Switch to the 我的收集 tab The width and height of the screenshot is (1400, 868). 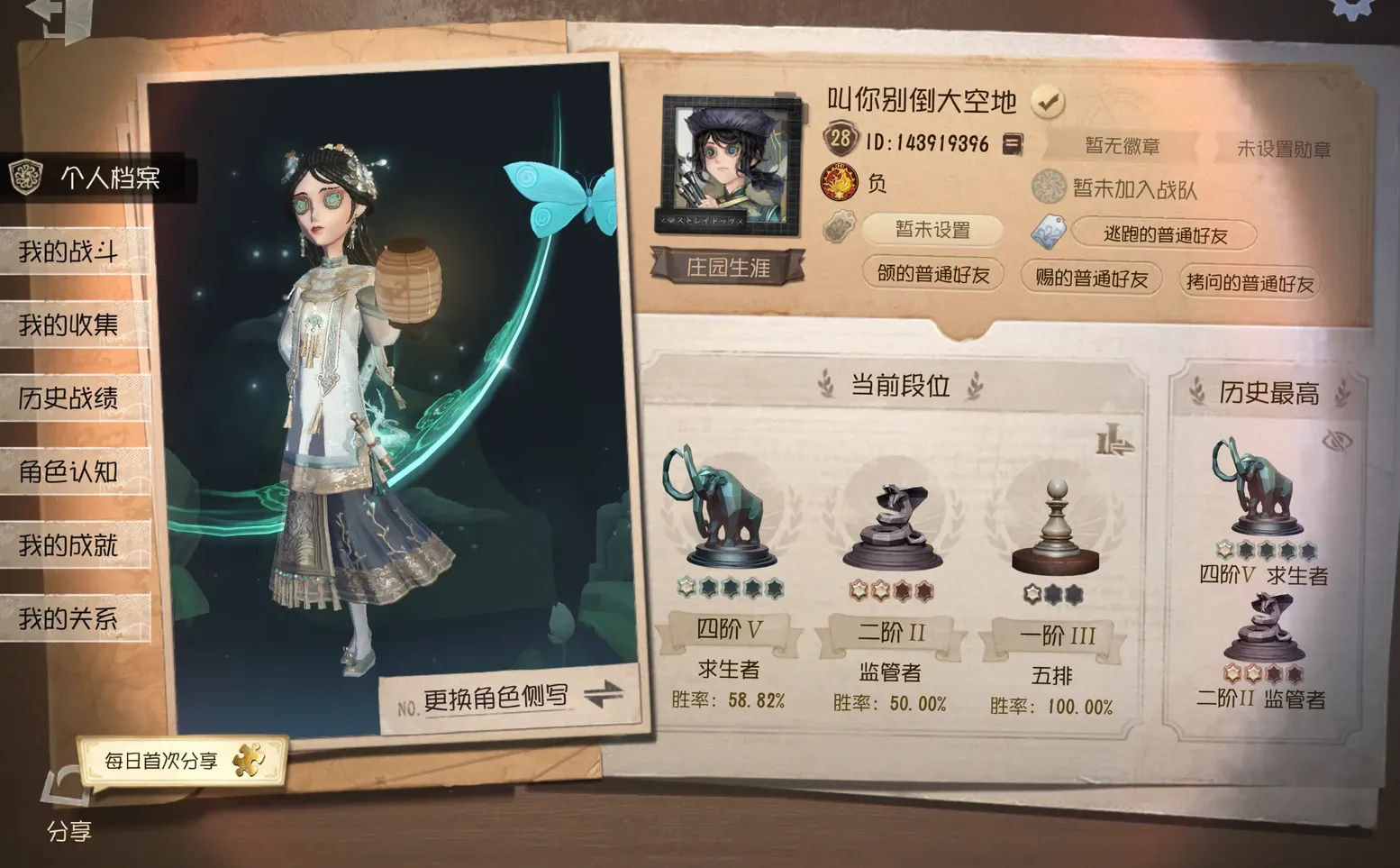pyautogui.click(x=68, y=325)
